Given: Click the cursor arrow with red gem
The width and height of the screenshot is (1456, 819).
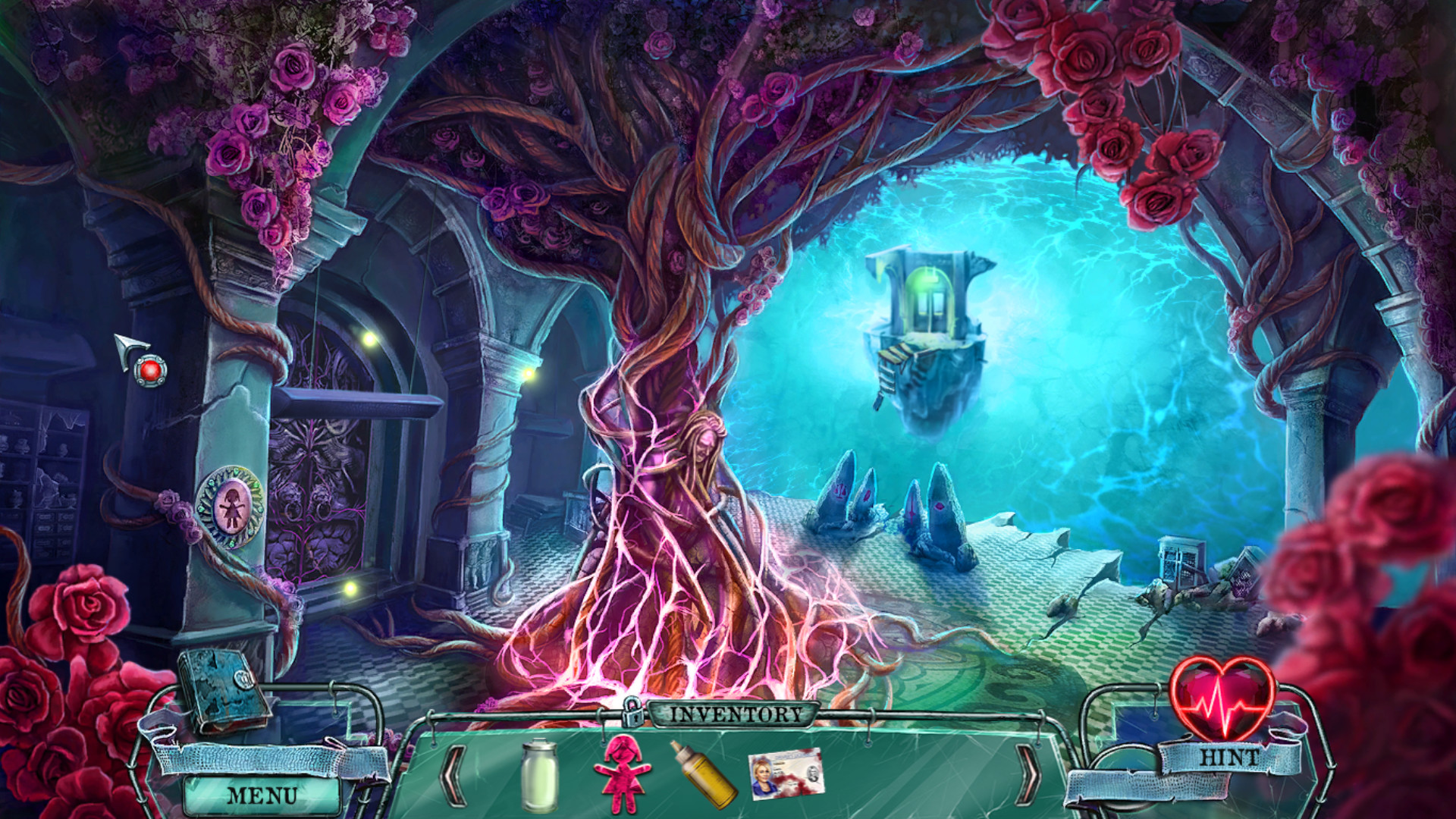Looking at the screenshot, I should click(x=136, y=353).
